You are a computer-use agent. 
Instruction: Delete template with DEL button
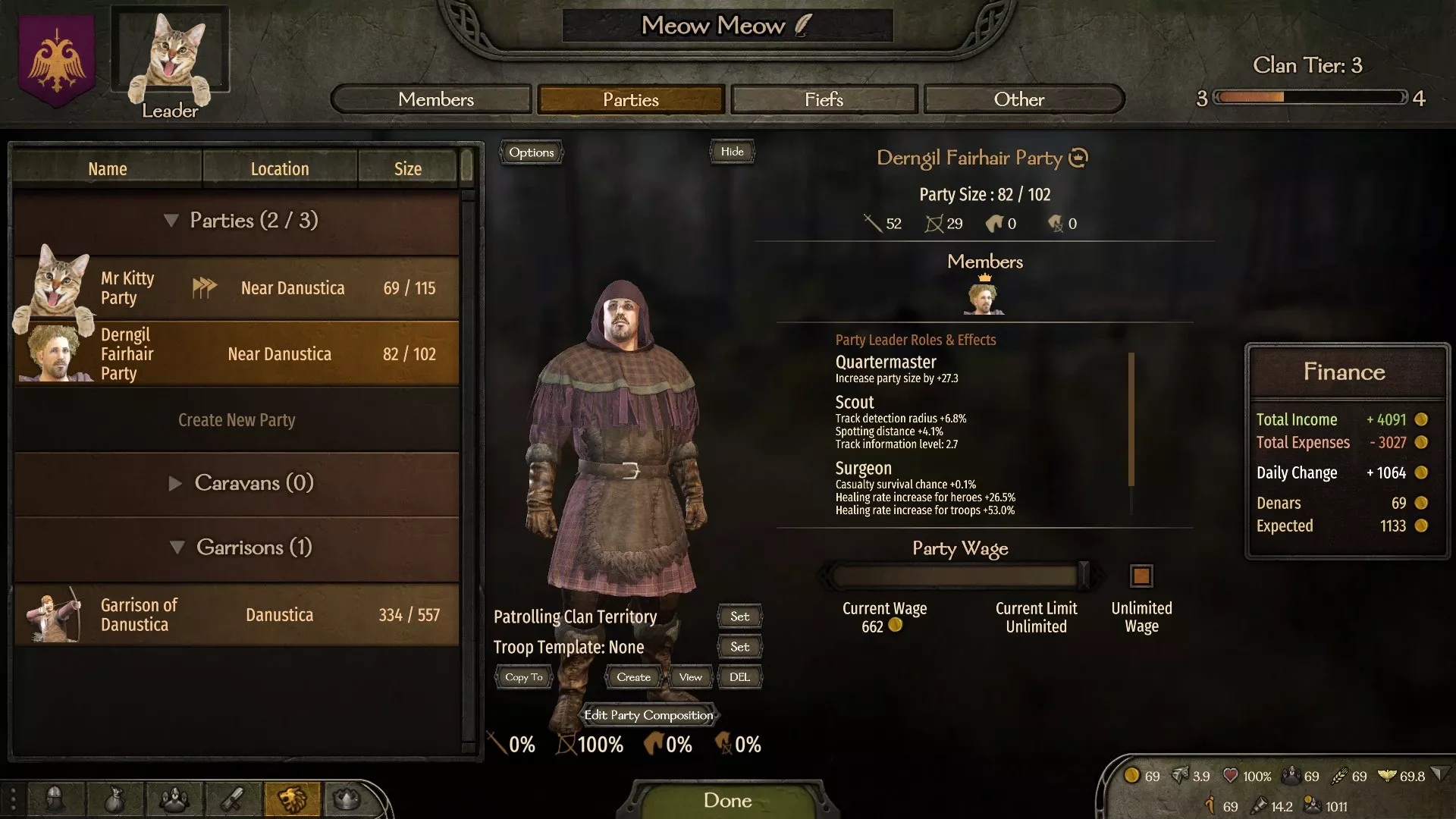[x=739, y=677]
